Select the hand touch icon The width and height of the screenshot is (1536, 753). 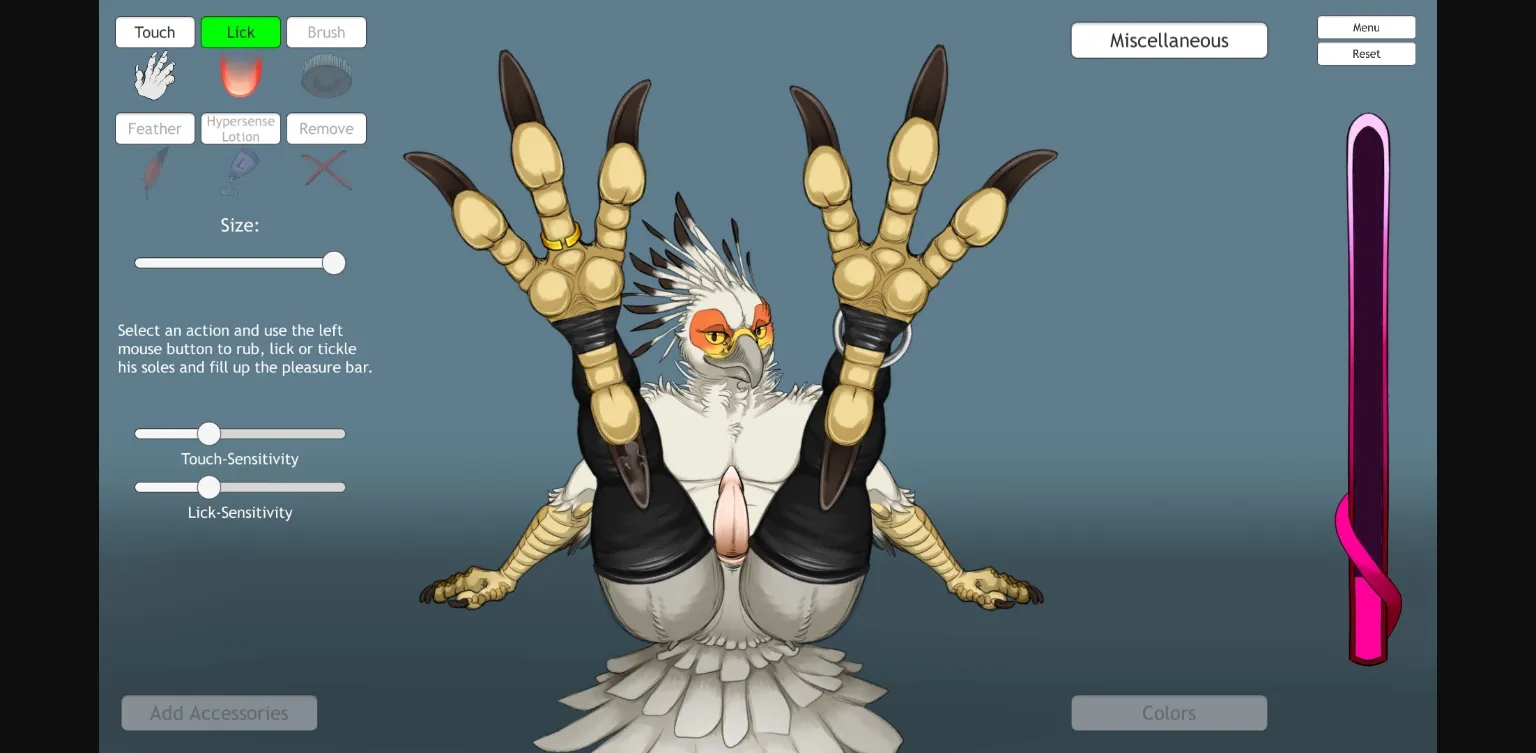[155, 75]
